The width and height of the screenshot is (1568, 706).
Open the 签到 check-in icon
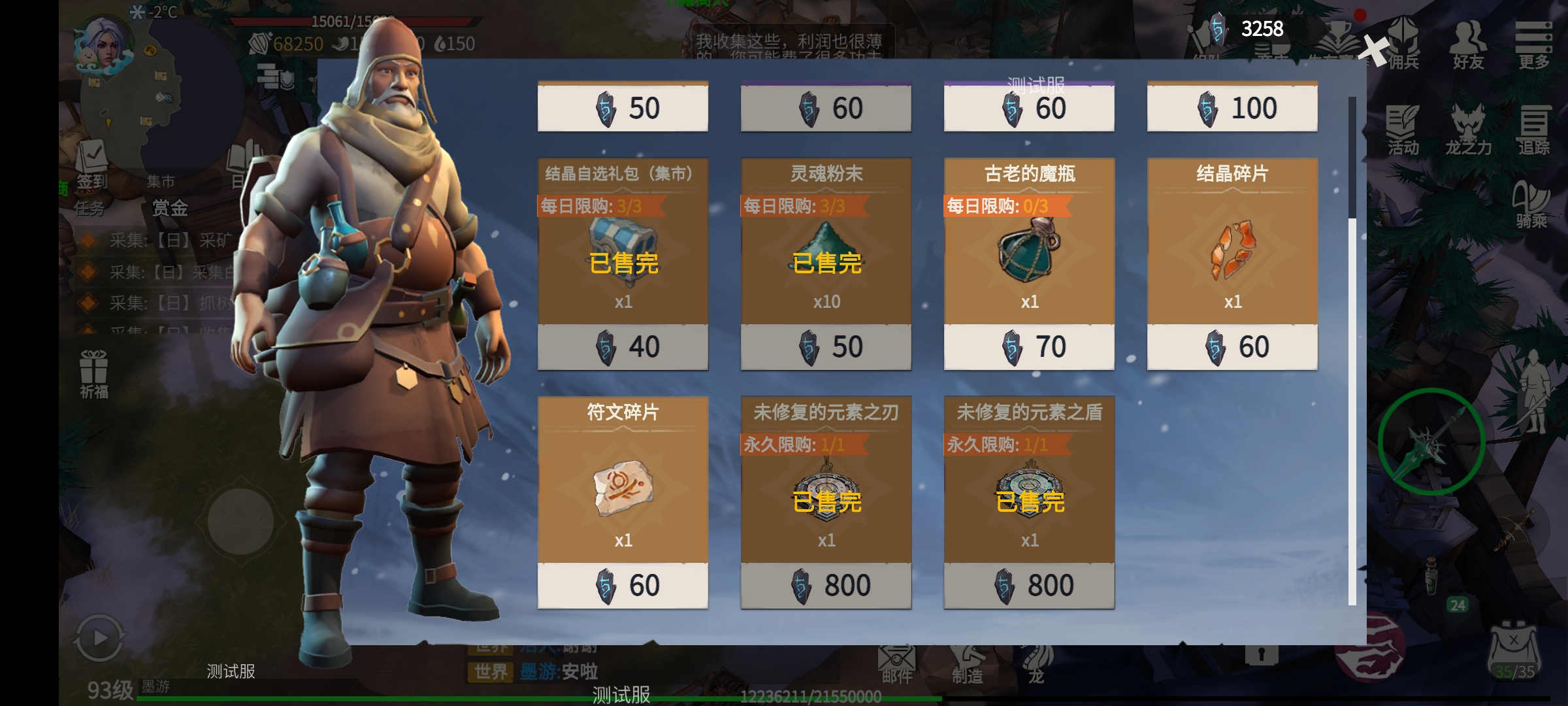point(92,164)
